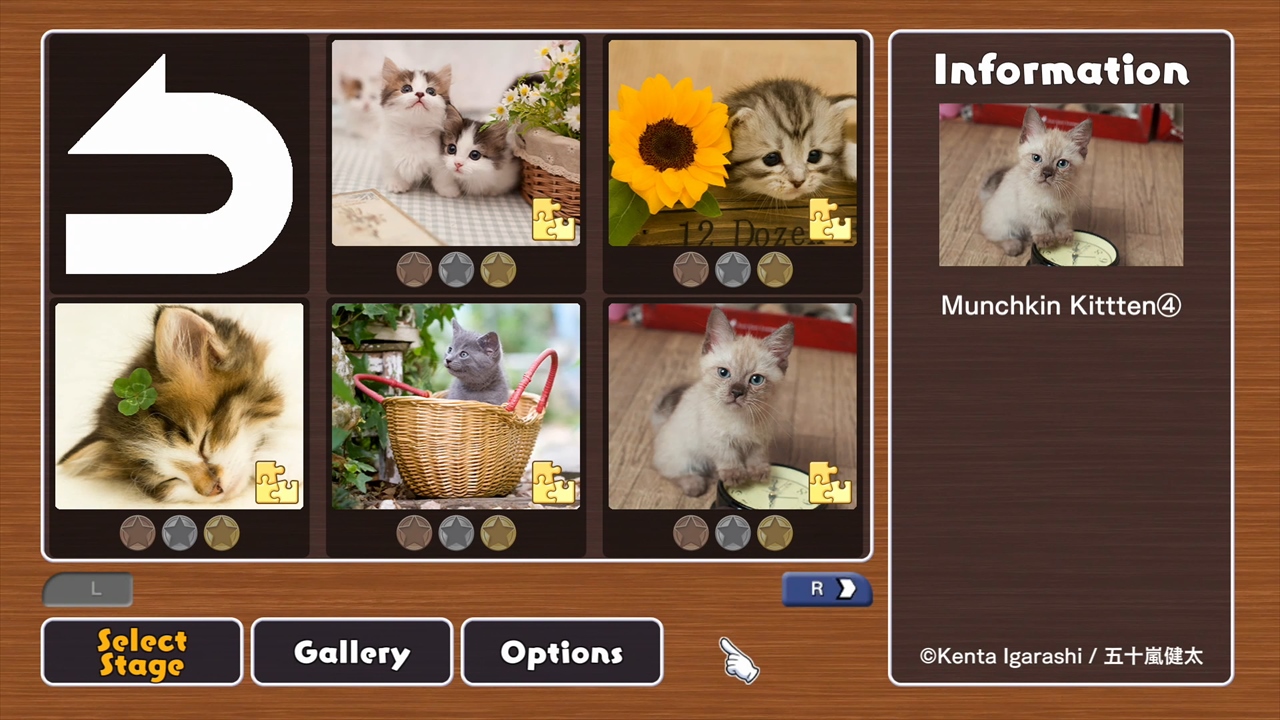1280x720 pixels.
Task: Switch to the Gallery section
Action: 351,652
